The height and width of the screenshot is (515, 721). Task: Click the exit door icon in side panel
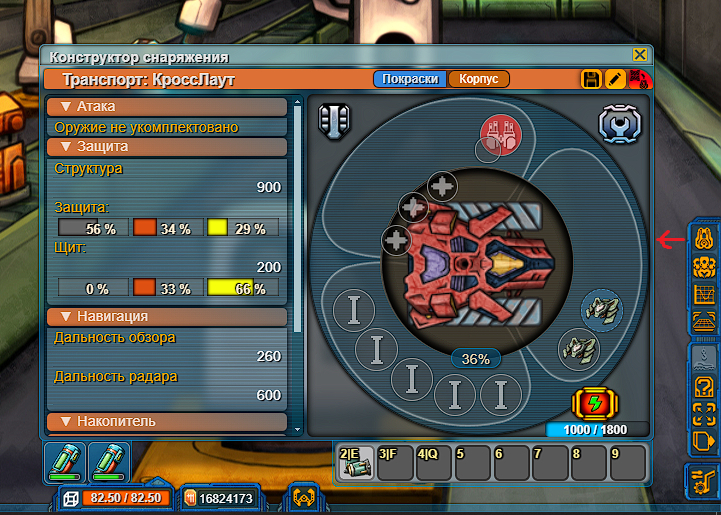(703, 439)
